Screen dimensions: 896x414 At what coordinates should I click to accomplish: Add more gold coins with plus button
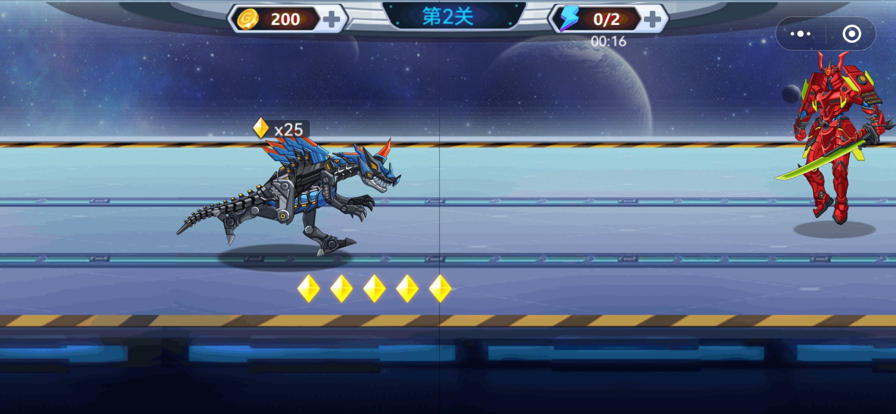click(332, 19)
